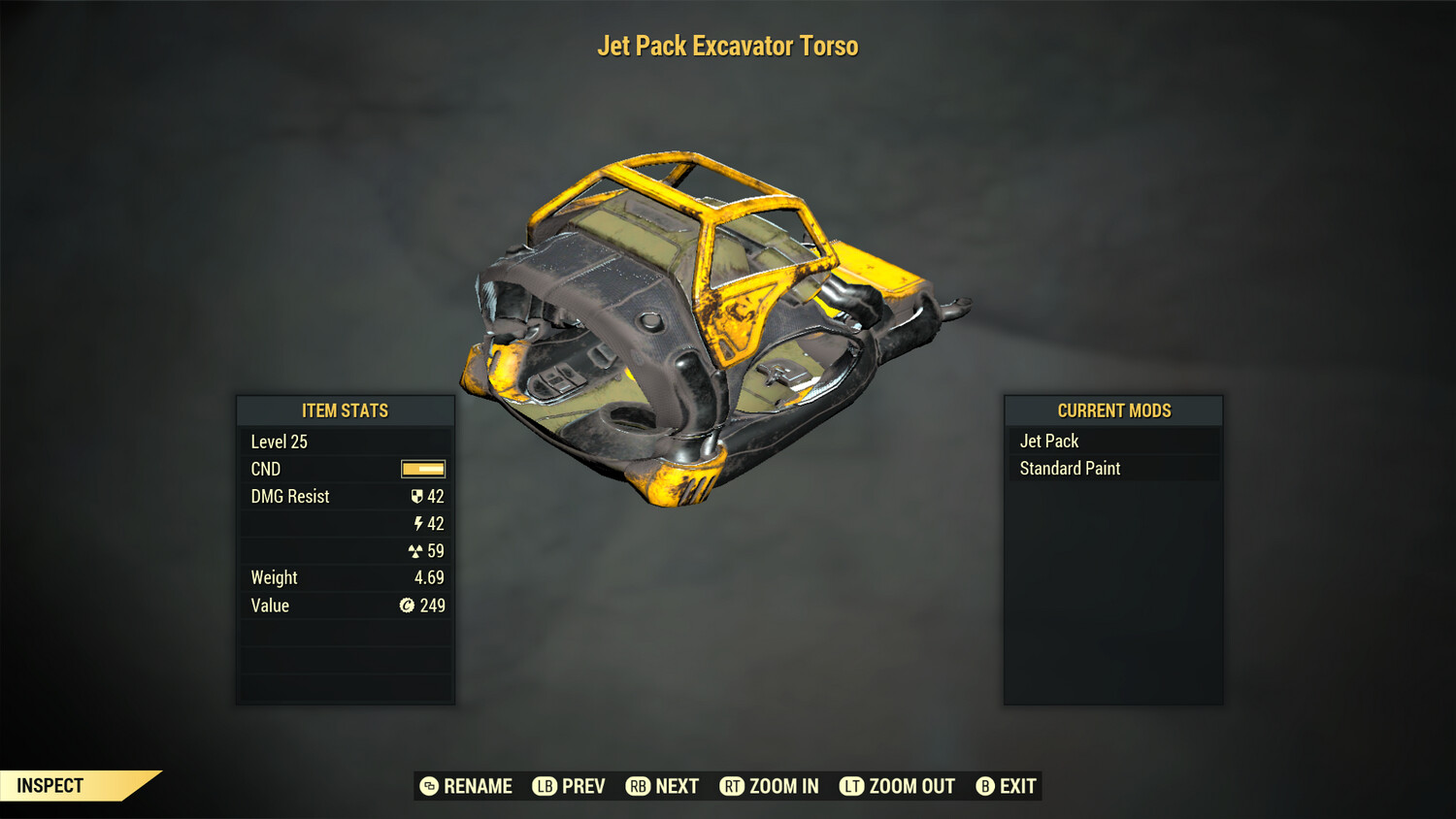The width and height of the screenshot is (1456, 819).
Task: Click the EXIT button to leave inspect view
Action: pyautogui.click(x=1017, y=786)
